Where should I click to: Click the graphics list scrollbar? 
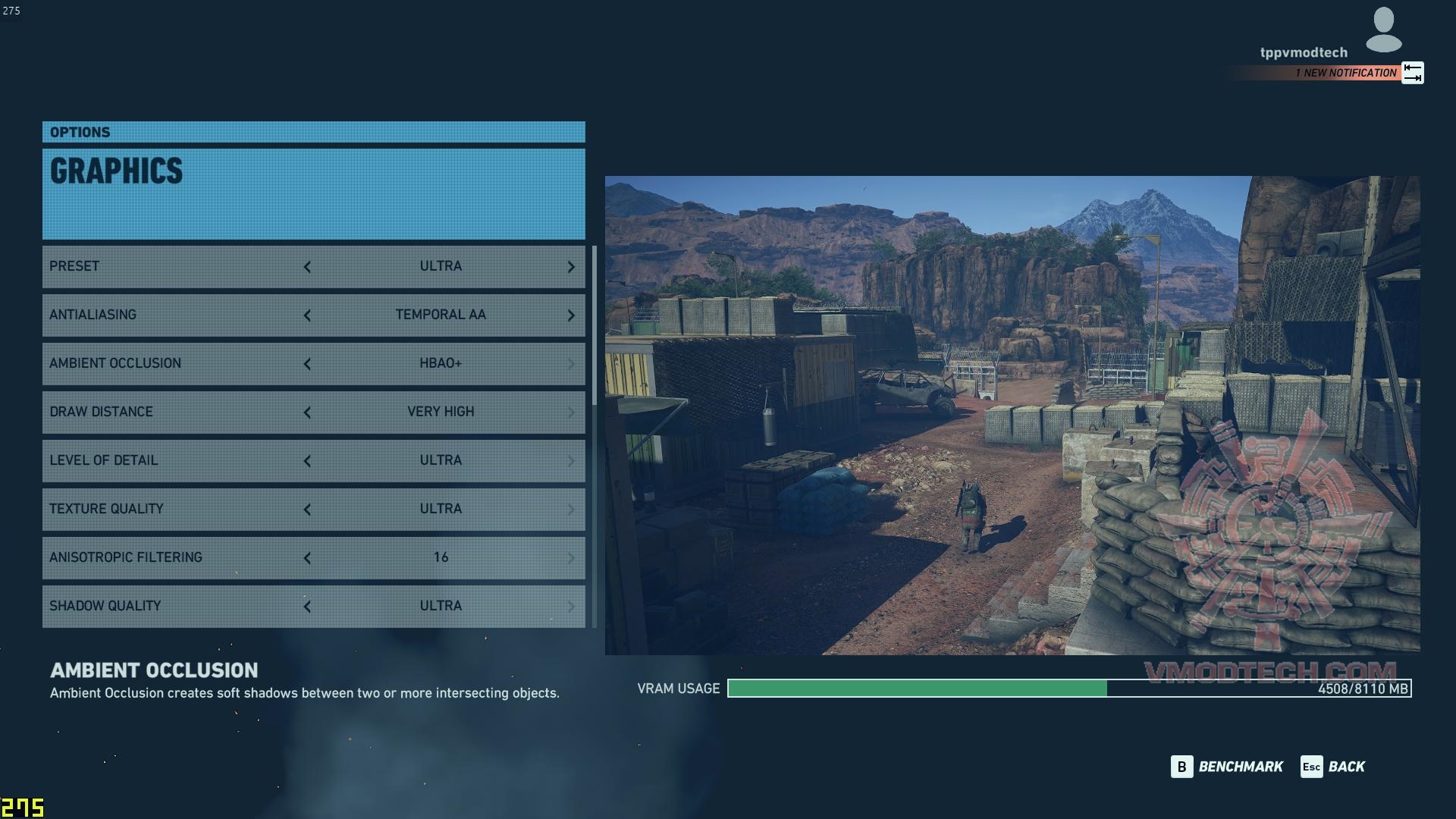[x=595, y=326]
